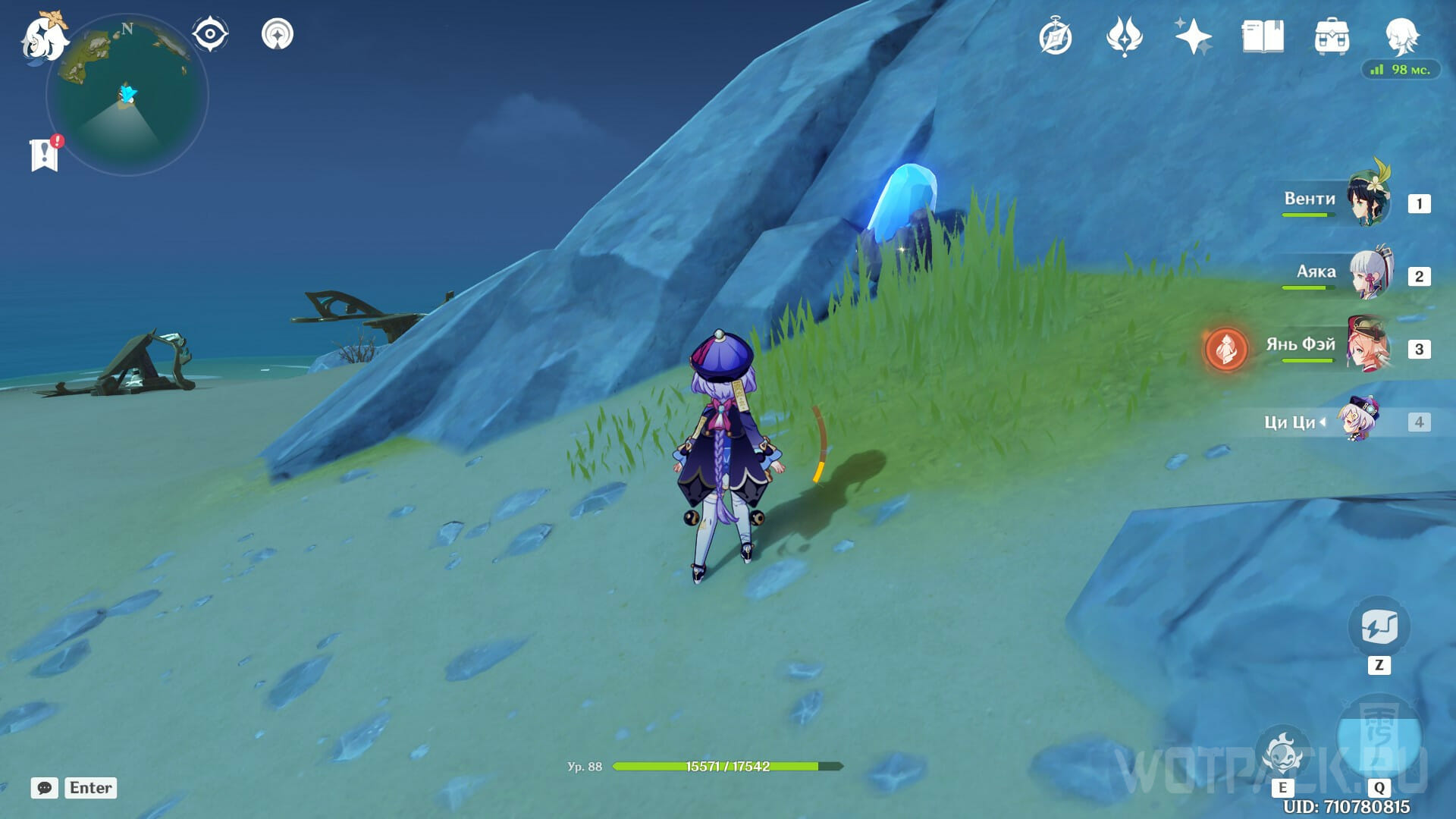The image size is (1456, 819).
Task: Open the events flame icon
Action: (1125, 36)
